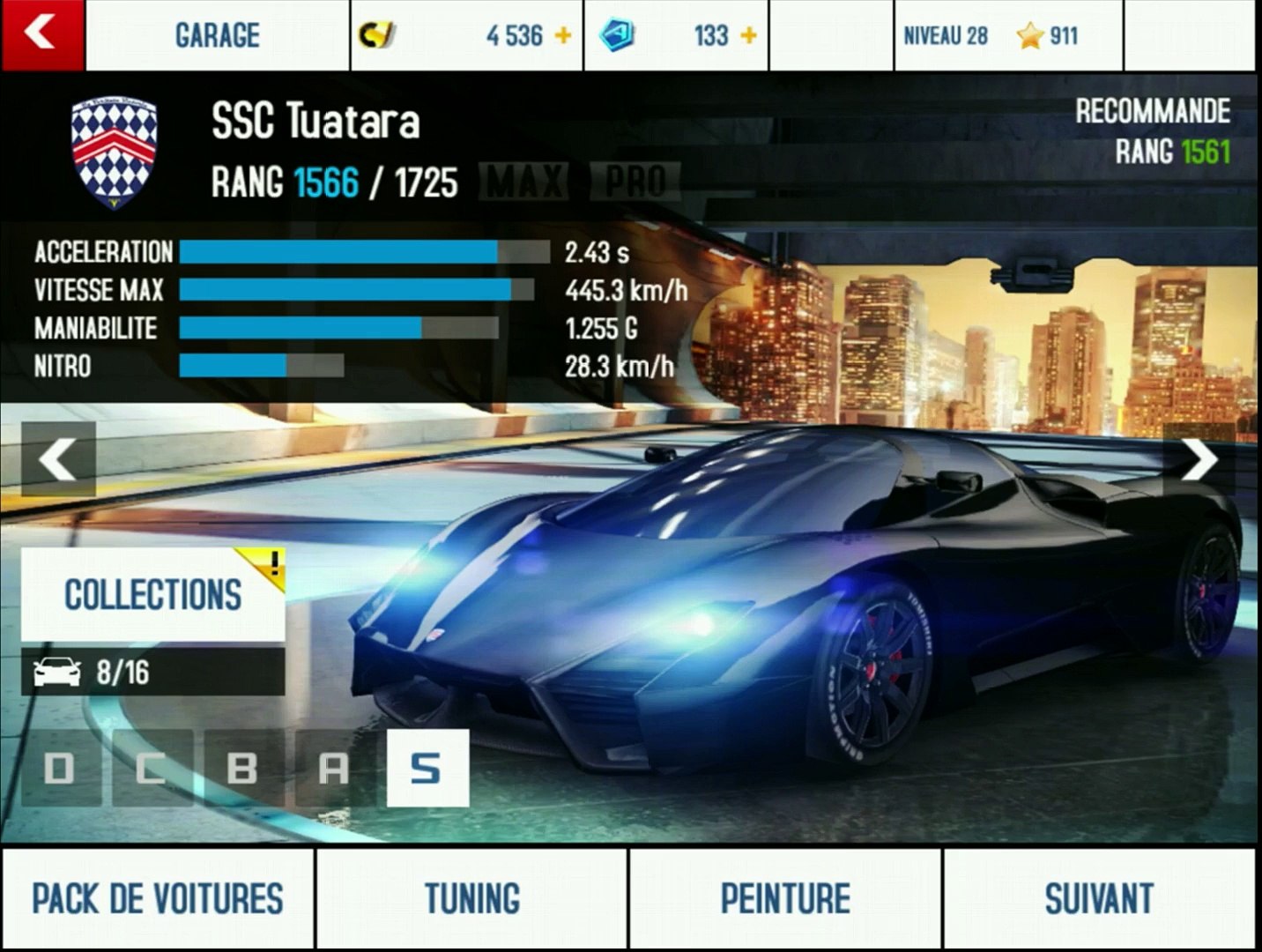This screenshot has width=1262, height=952.
Task: Open the Tuning menu
Action: tap(471, 899)
